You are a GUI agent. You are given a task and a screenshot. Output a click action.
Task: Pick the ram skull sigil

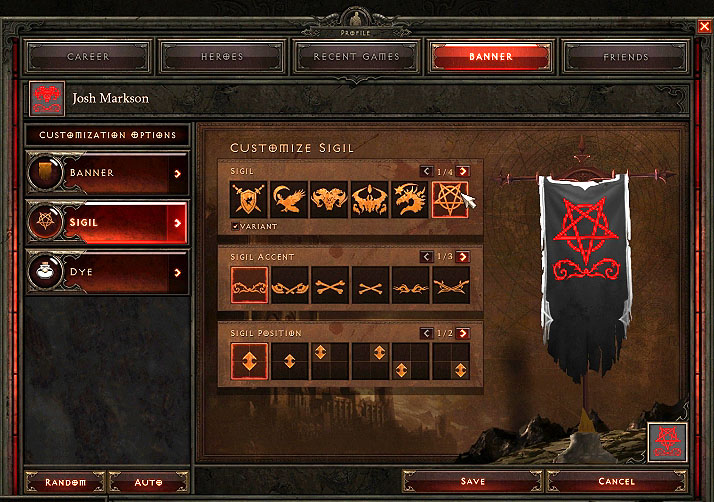click(x=329, y=200)
